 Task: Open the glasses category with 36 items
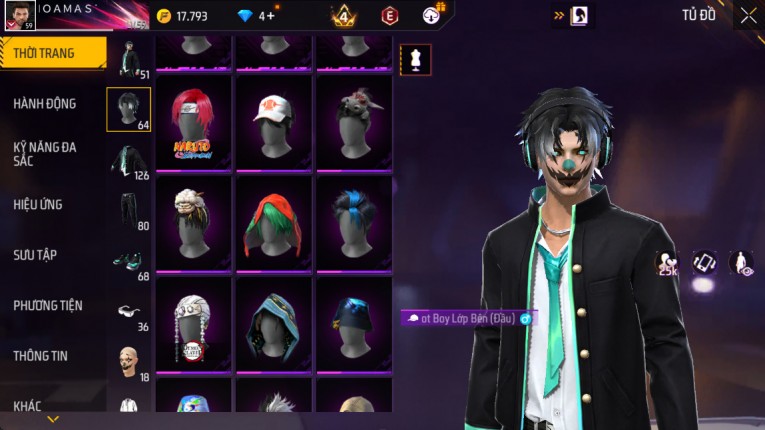click(x=129, y=311)
